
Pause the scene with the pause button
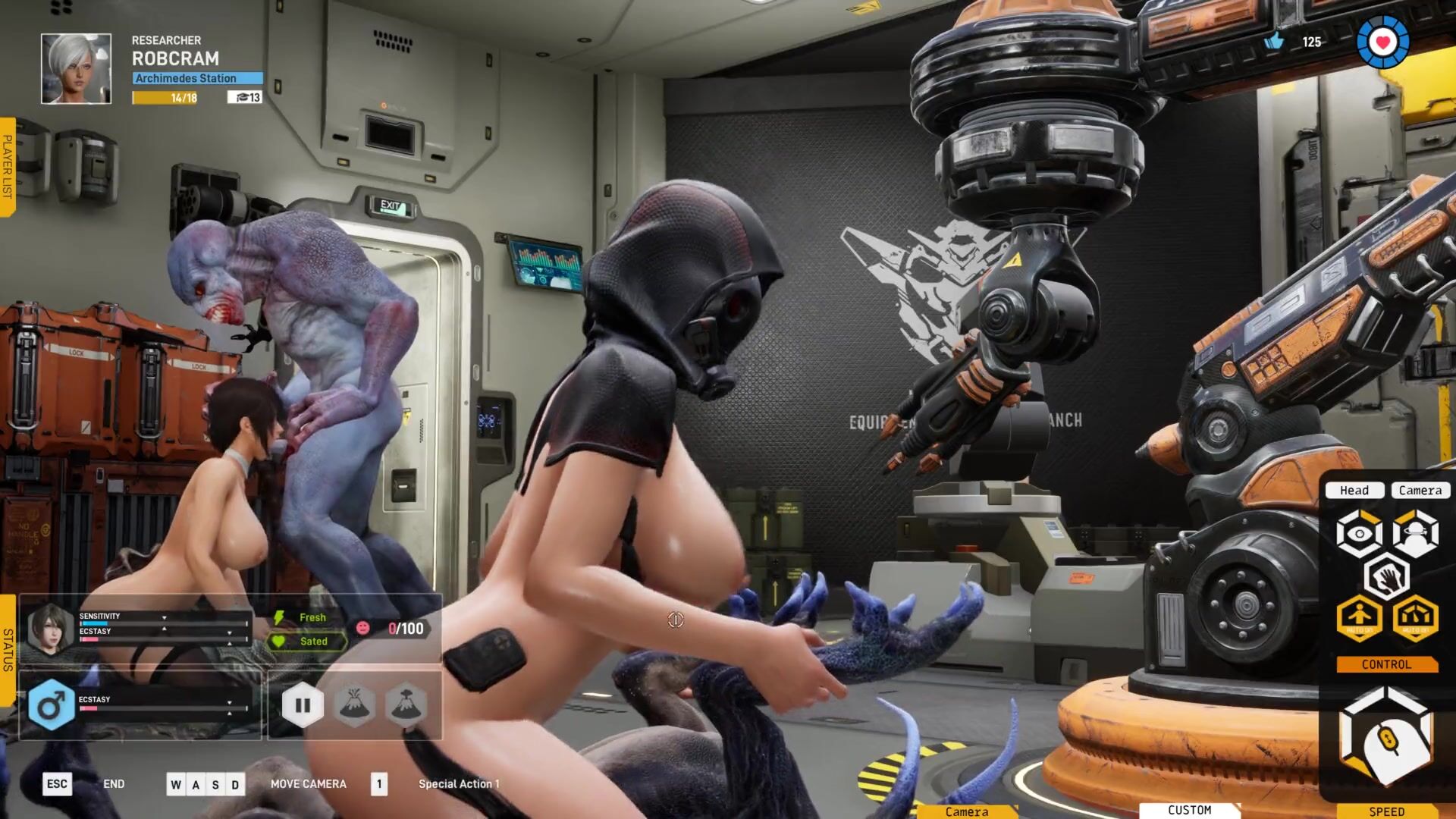[x=303, y=705]
